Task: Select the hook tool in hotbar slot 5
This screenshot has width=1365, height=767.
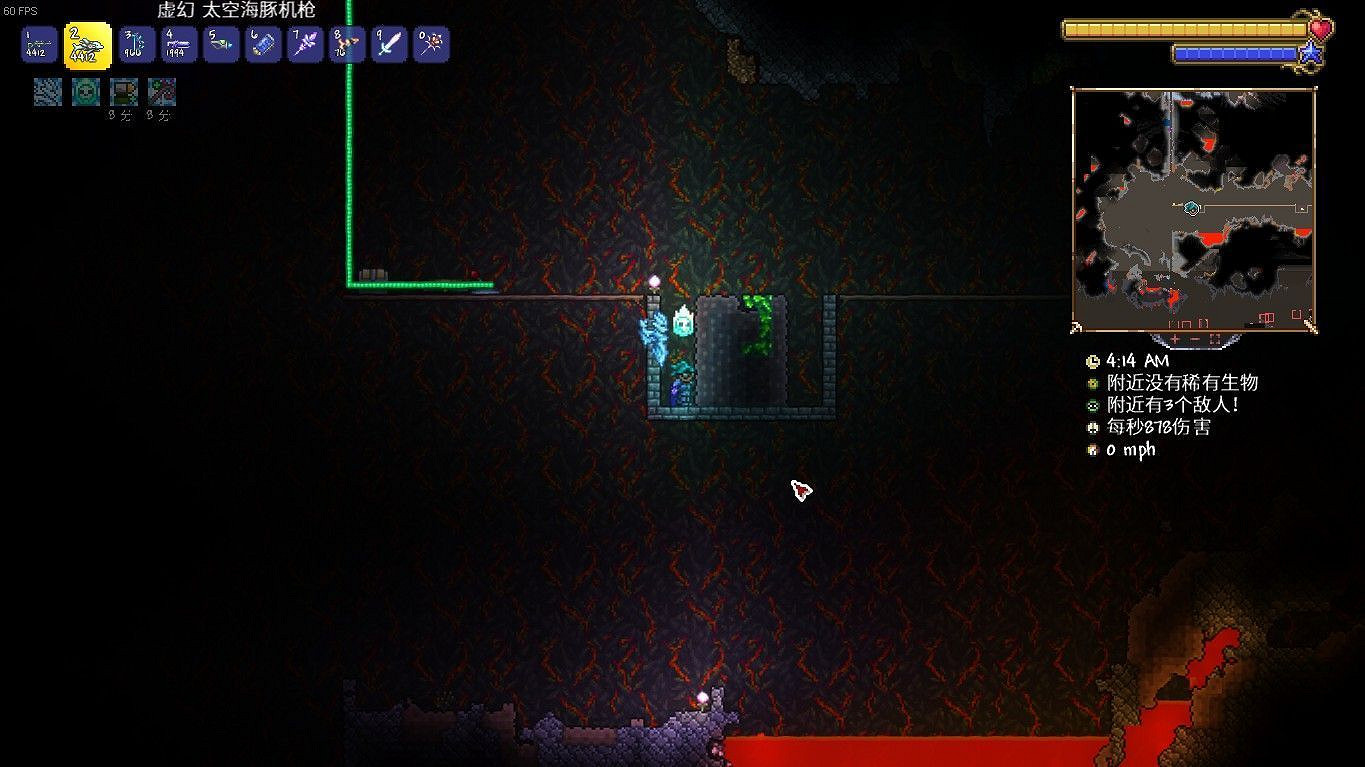Action: [221, 44]
